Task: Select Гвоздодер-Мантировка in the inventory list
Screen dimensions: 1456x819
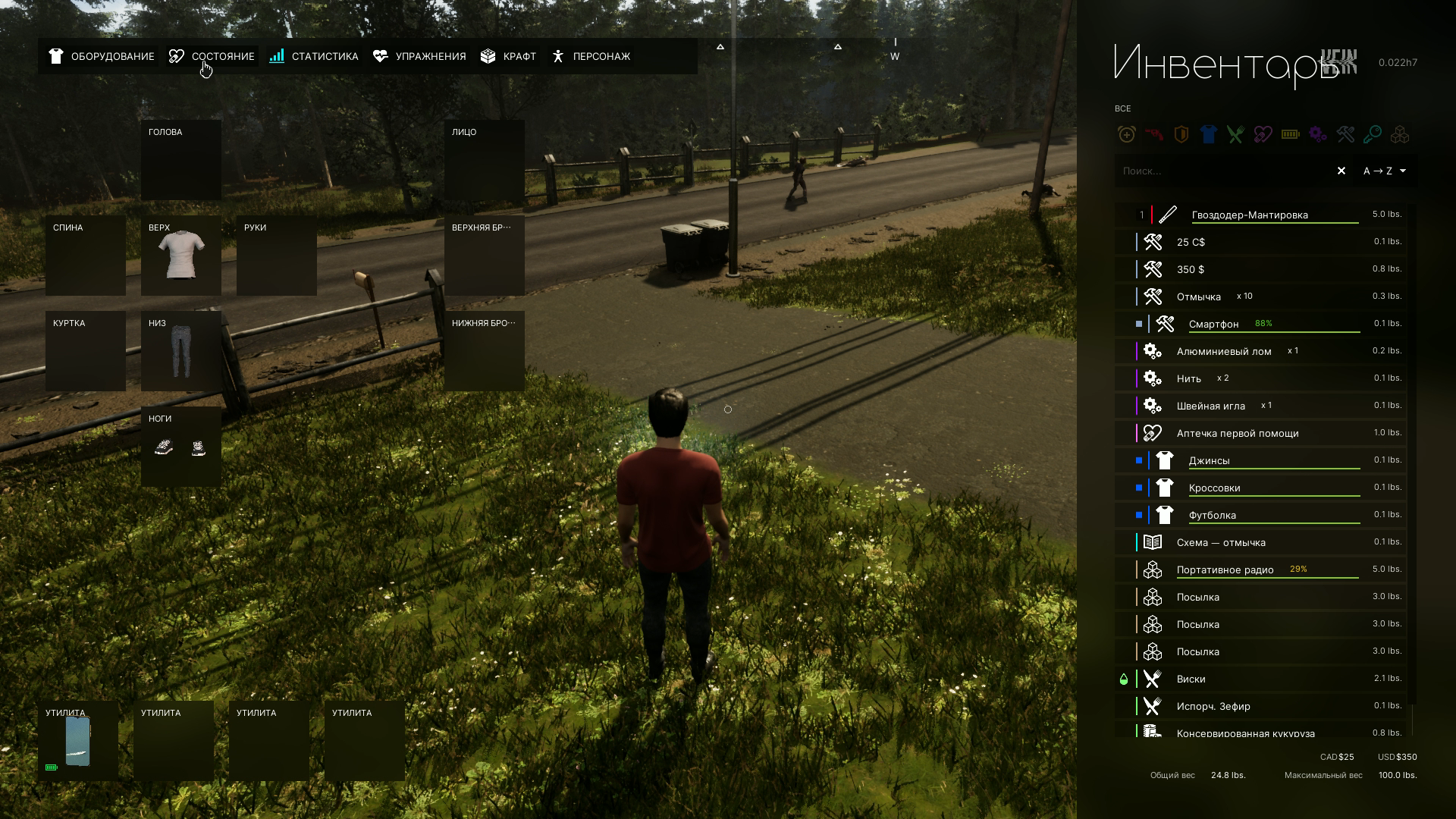Action: (x=1250, y=215)
